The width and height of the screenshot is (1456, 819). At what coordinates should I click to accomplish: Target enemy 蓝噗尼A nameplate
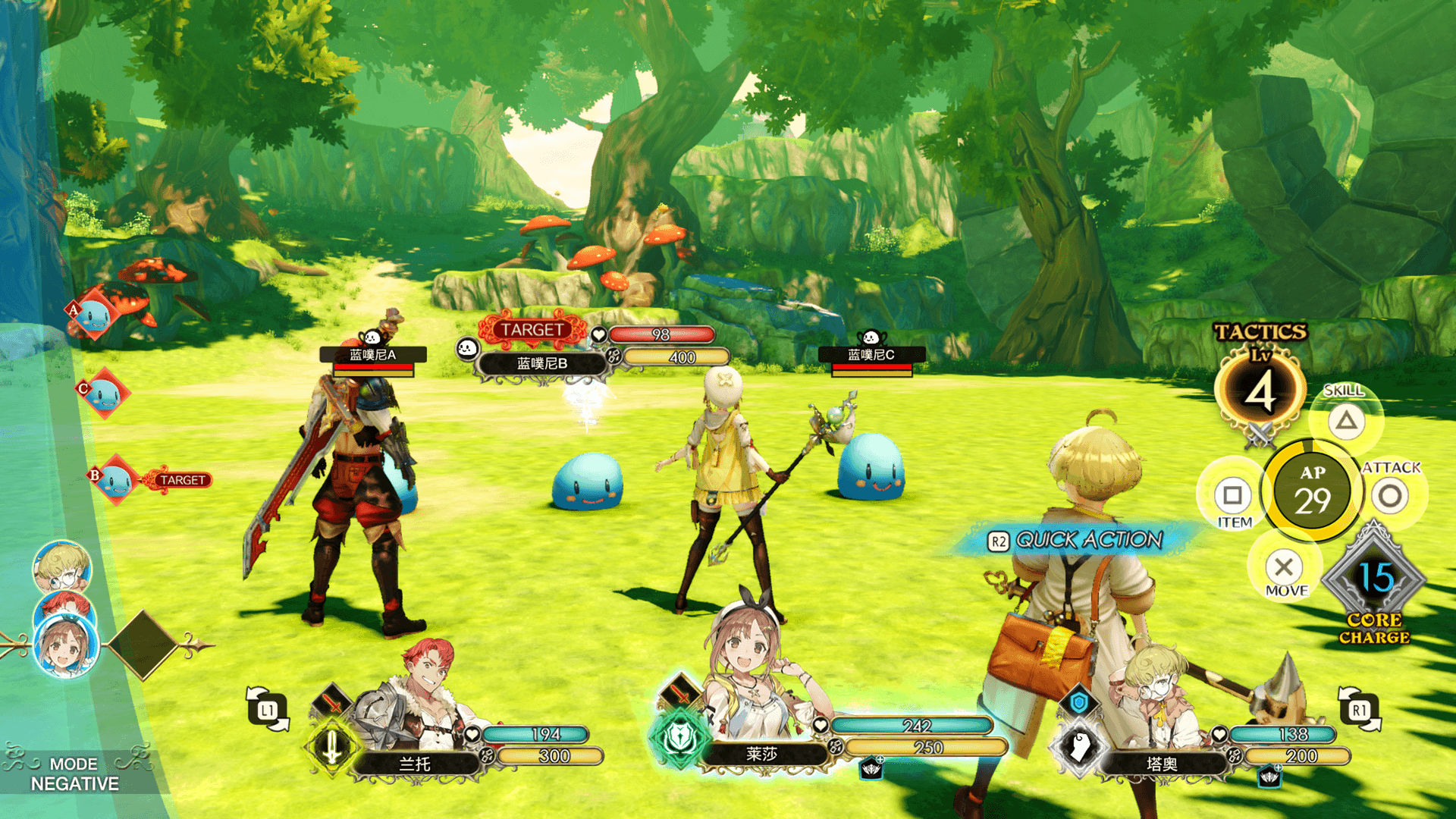[x=372, y=355]
